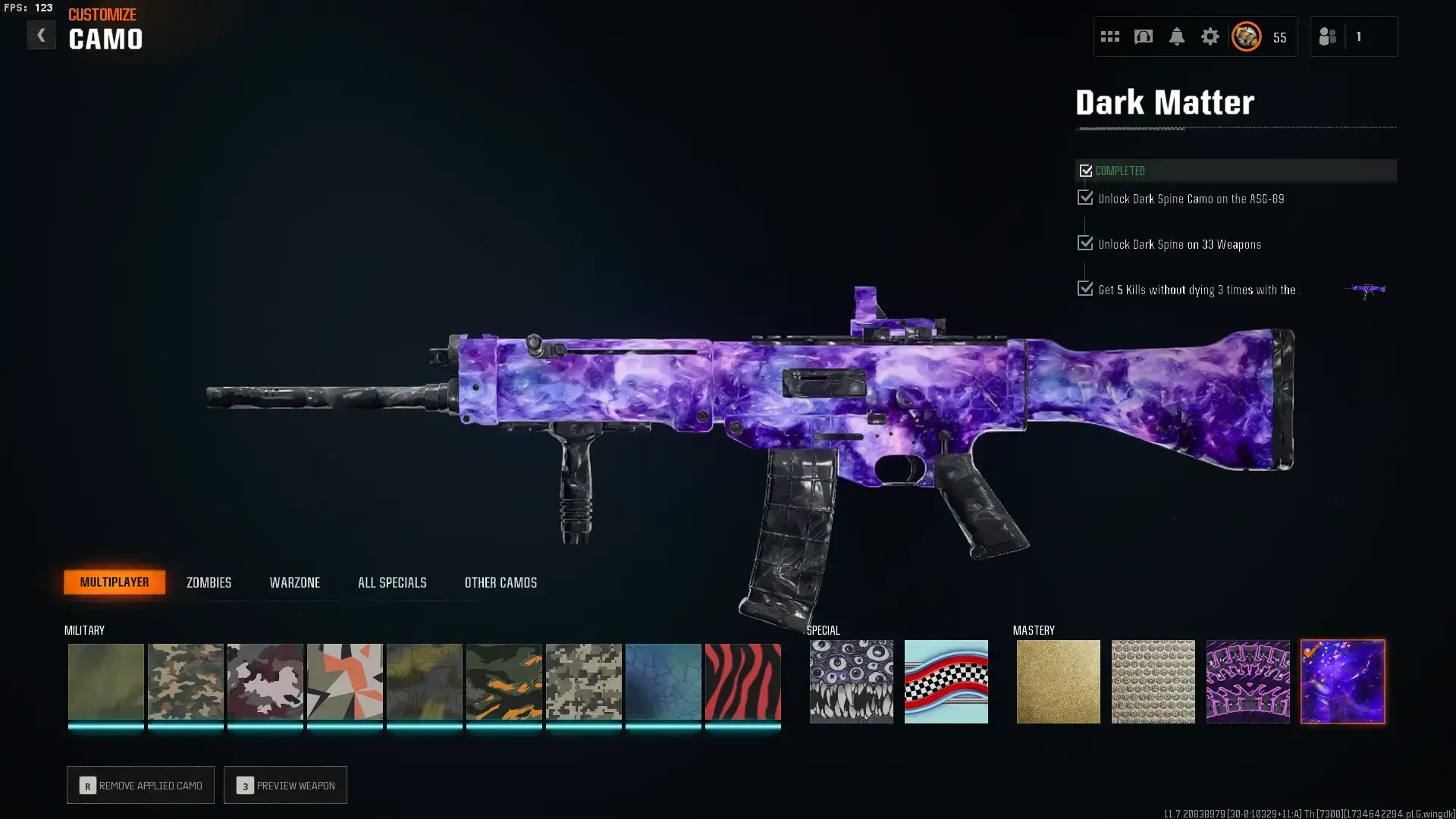Click your level 55 player emblem
This screenshot has height=819, width=1456.
tap(1245, 36)
